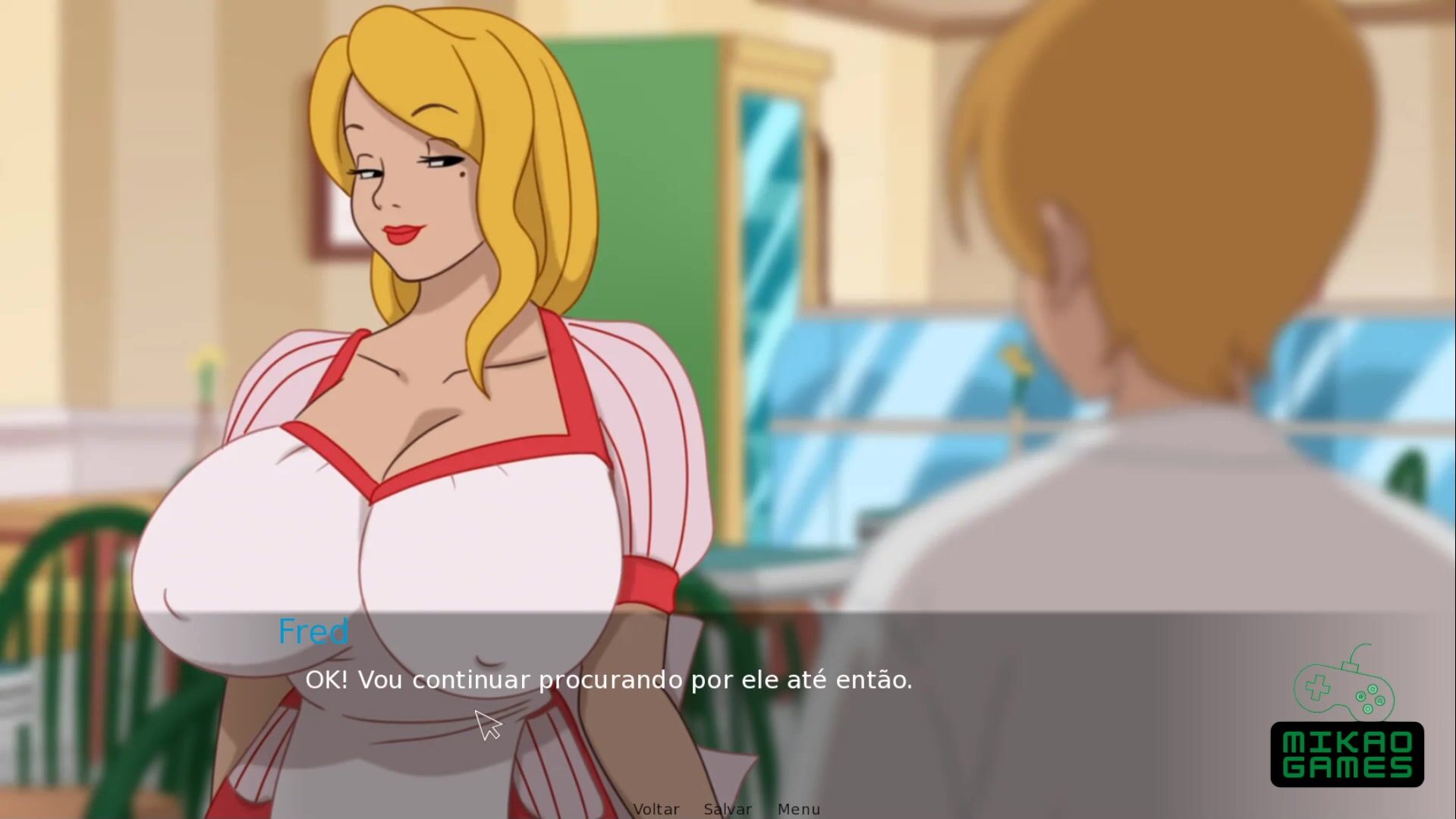
Task: Open the Menu option
Action: [x=799, y=809]
